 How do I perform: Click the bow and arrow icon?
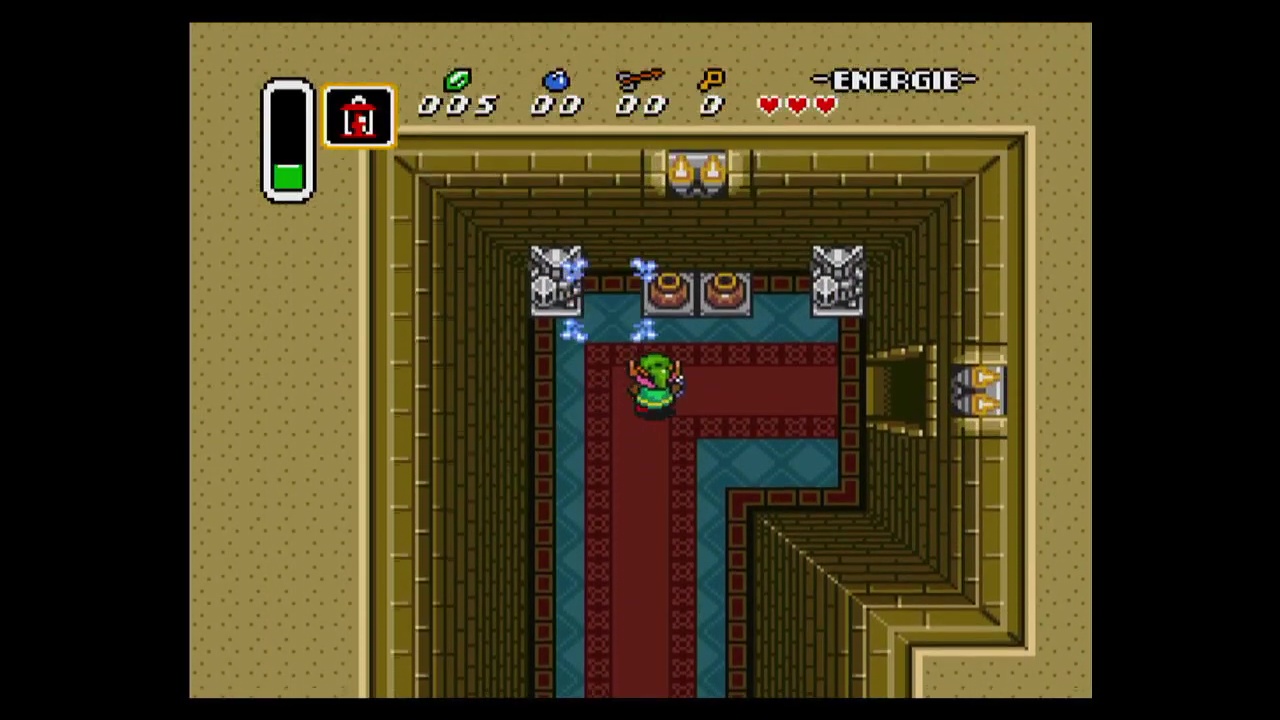pyautogui.click(x=640, y=79)
